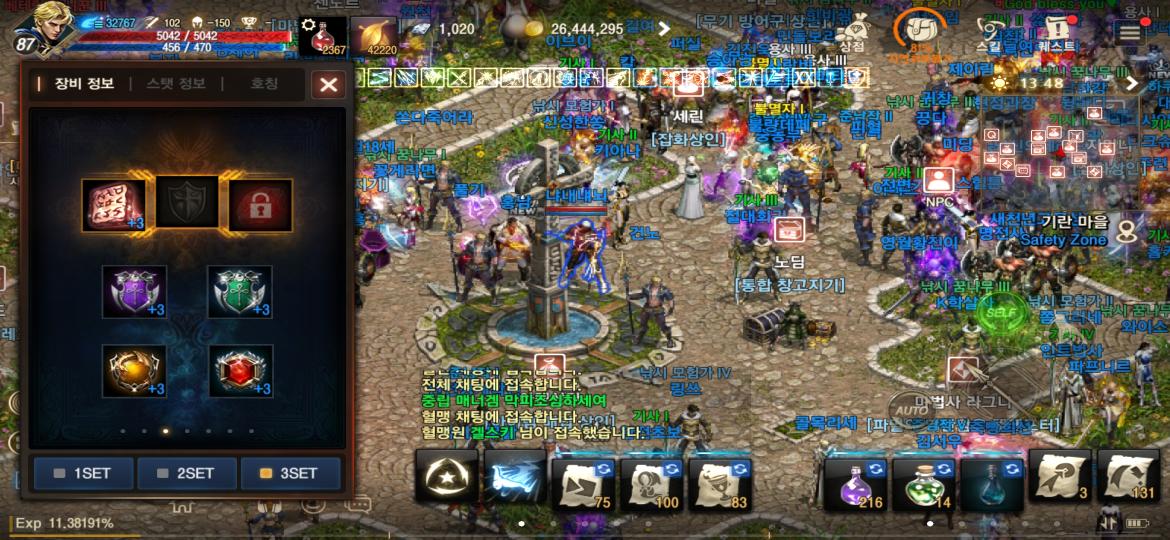1170x540 pixels.
Task: Use the green potion quick slot
Action: pos(923,481)
